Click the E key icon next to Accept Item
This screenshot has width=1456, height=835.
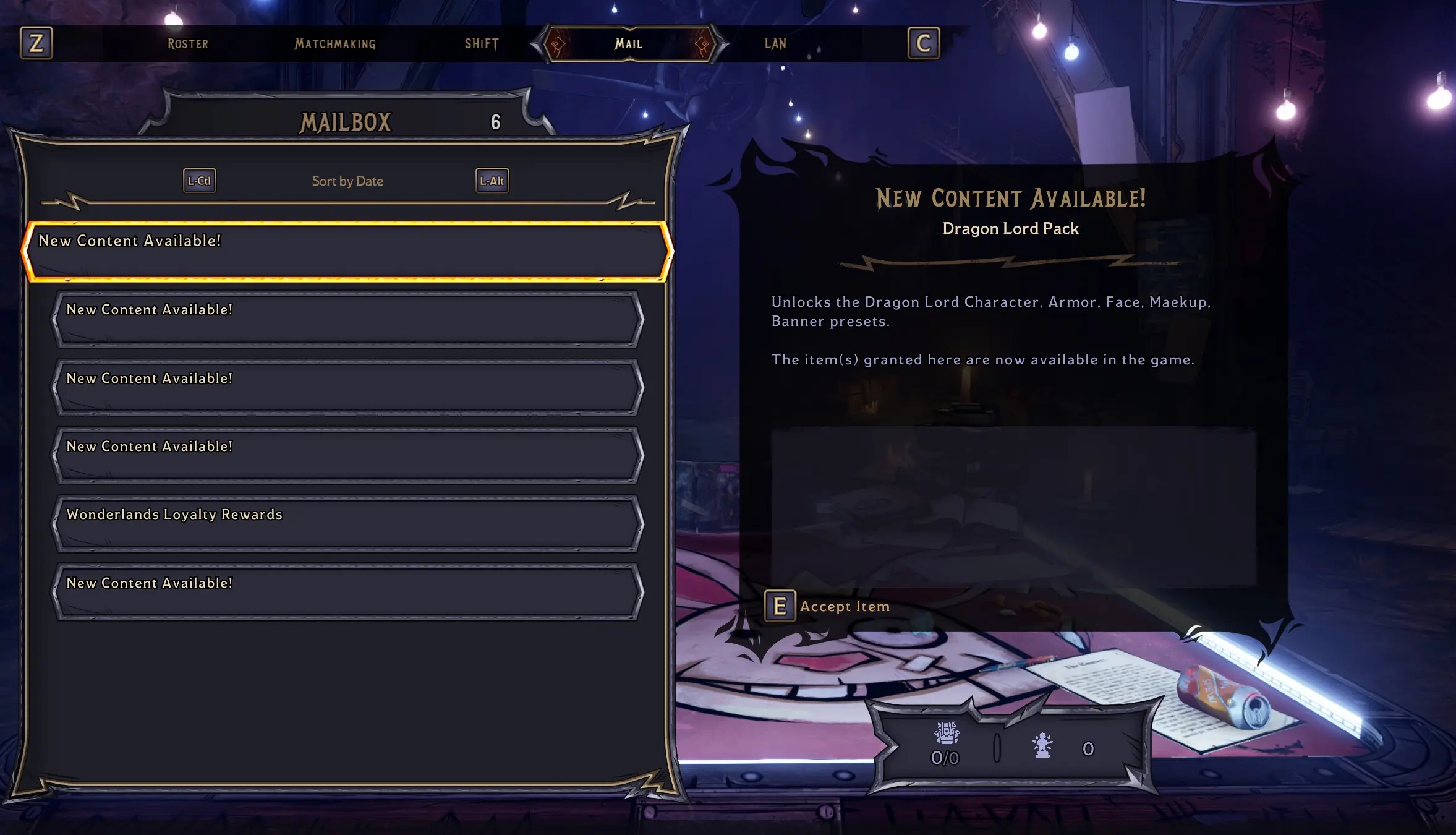[780, 606]
